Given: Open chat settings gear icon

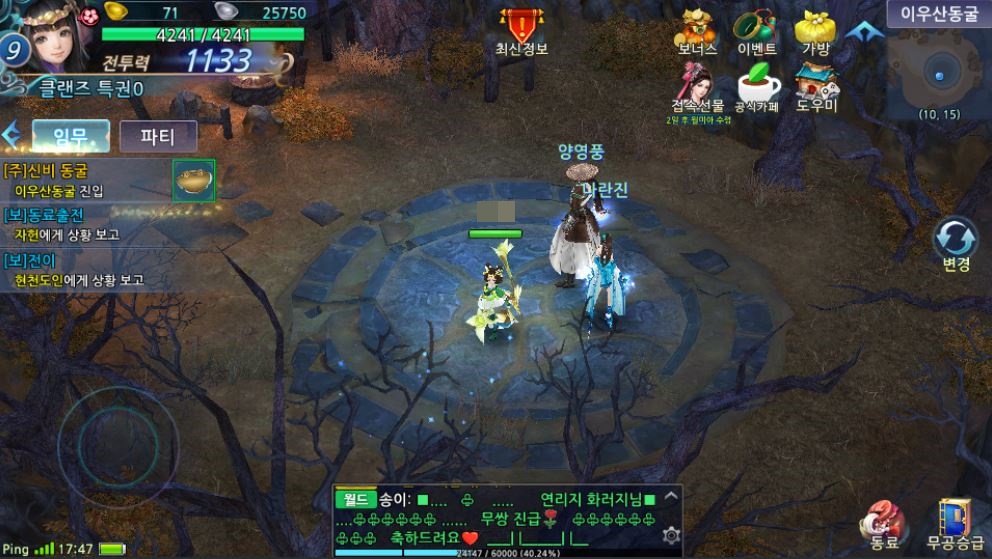Looking at the screenshot, I should 671,535.
